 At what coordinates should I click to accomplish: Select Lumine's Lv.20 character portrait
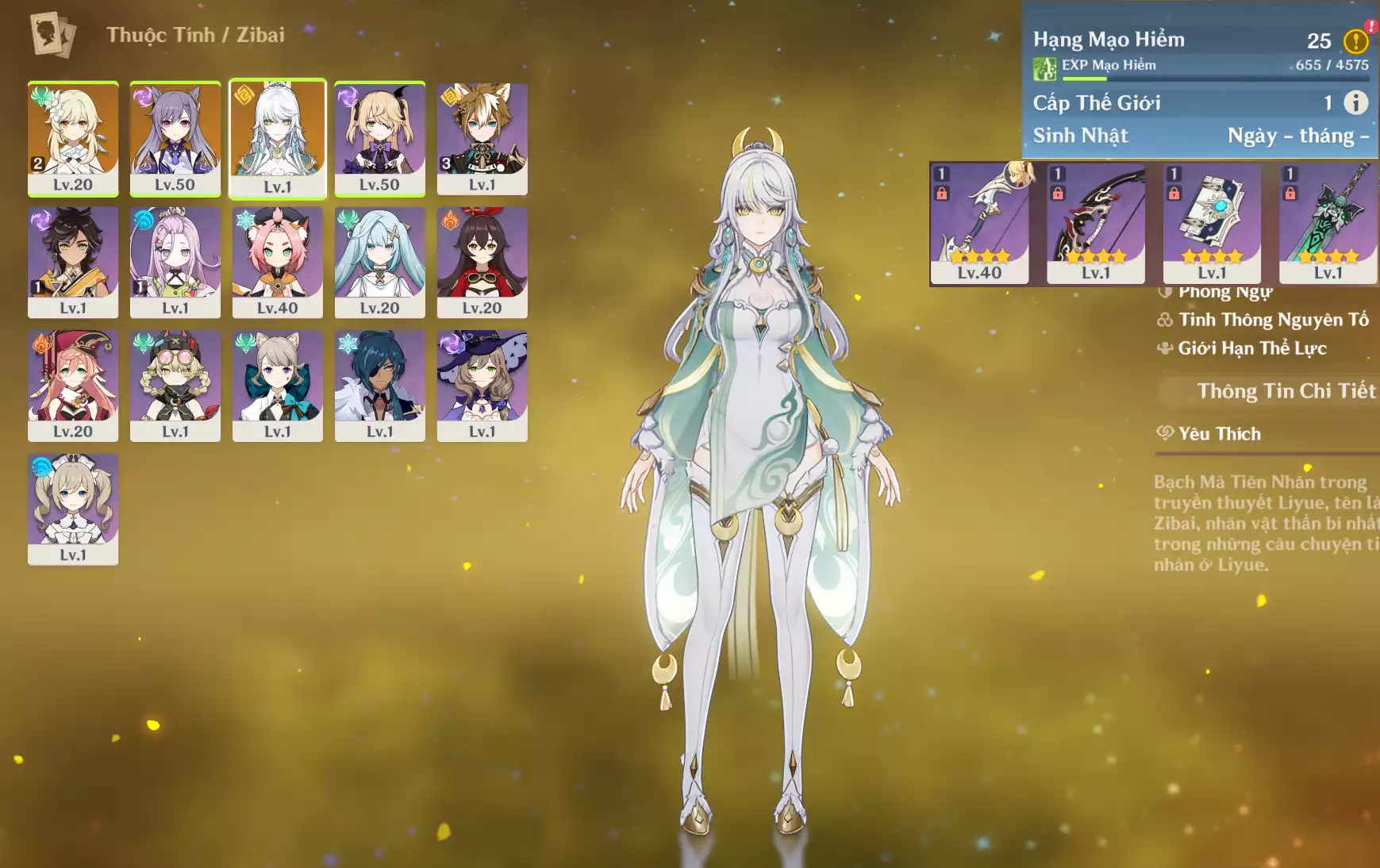(x=73, y=138)
